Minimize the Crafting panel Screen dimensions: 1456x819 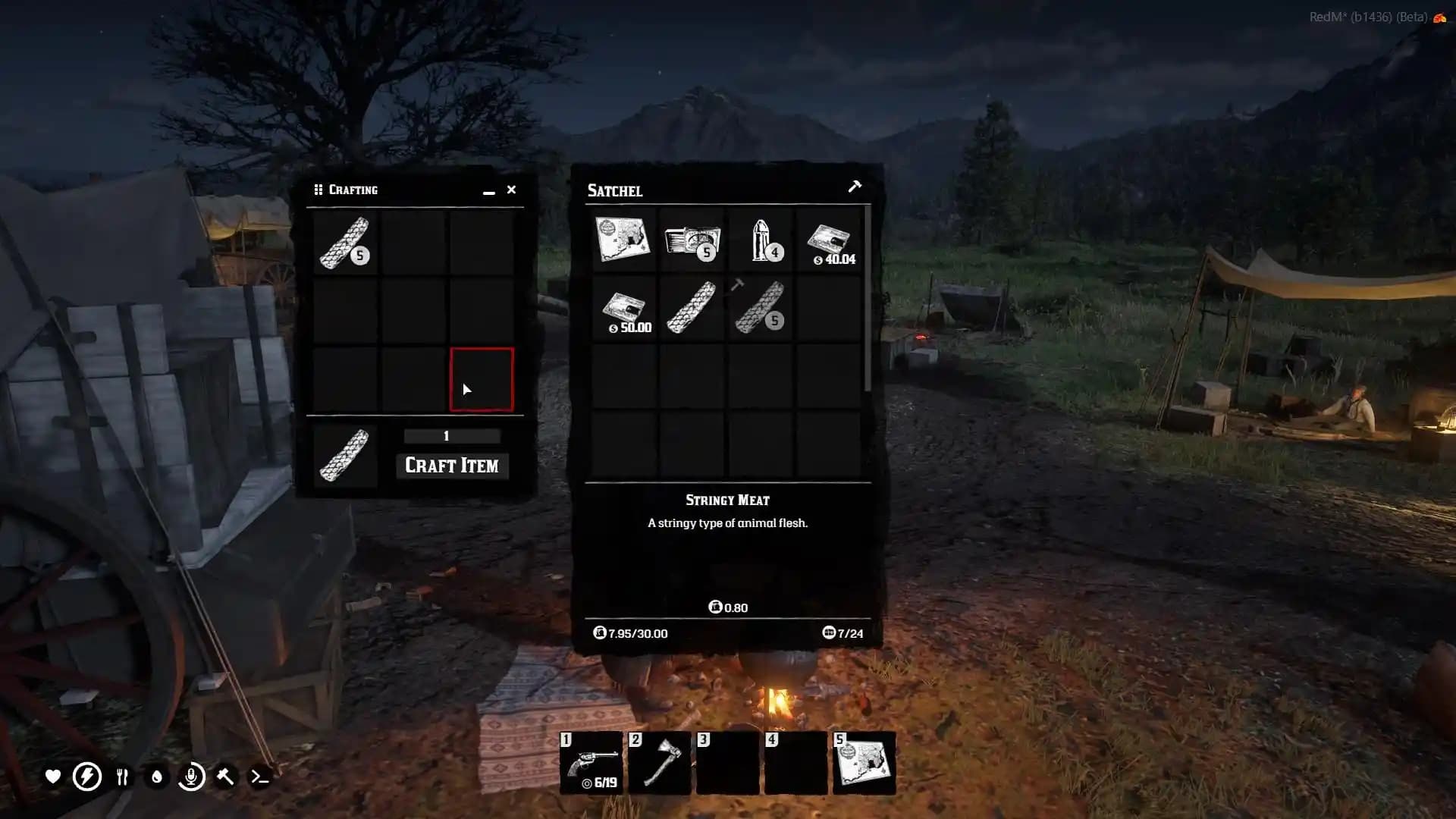489,193
